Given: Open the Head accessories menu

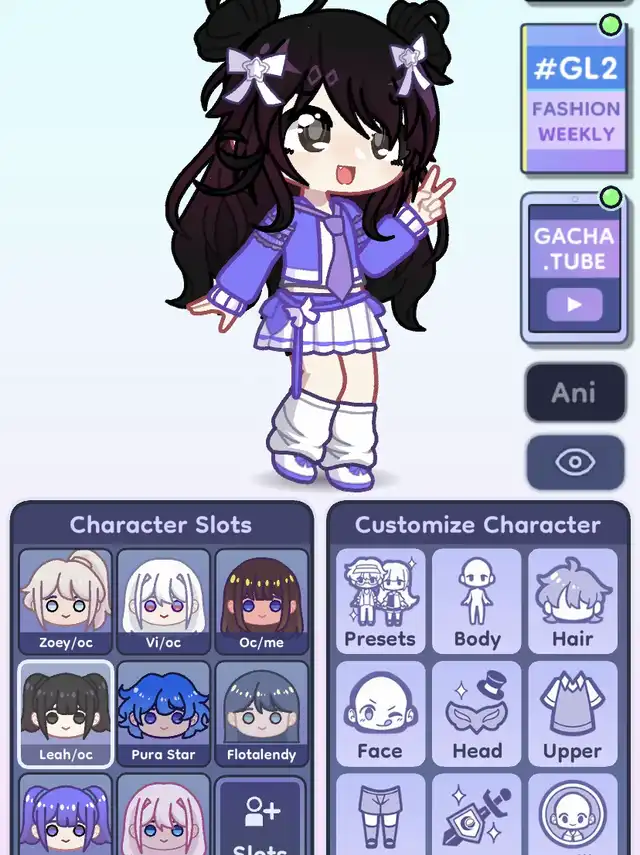Looking at the screenshot, I should tap(477, 714).
